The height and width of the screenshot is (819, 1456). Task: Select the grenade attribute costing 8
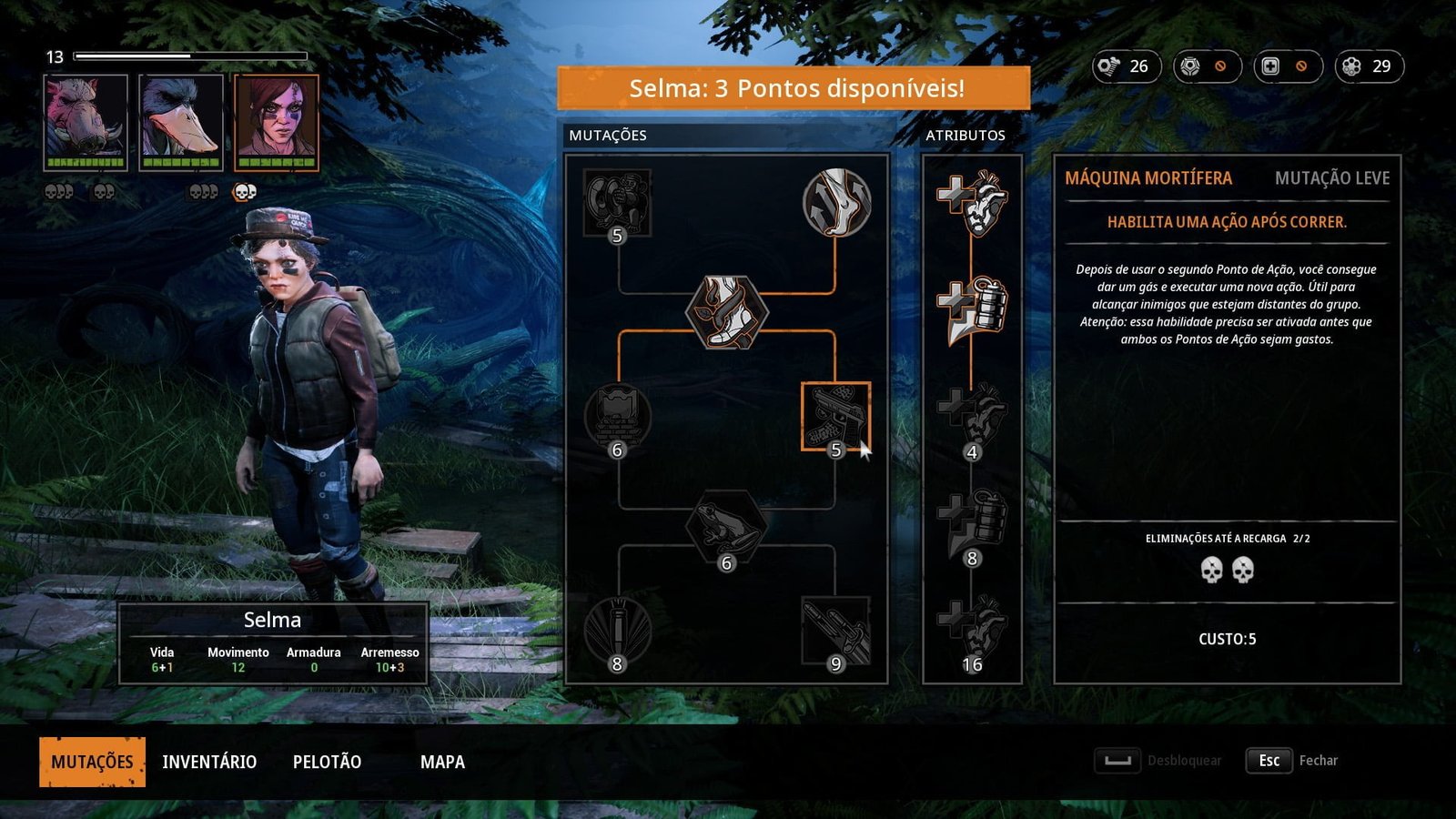(972, 523)
